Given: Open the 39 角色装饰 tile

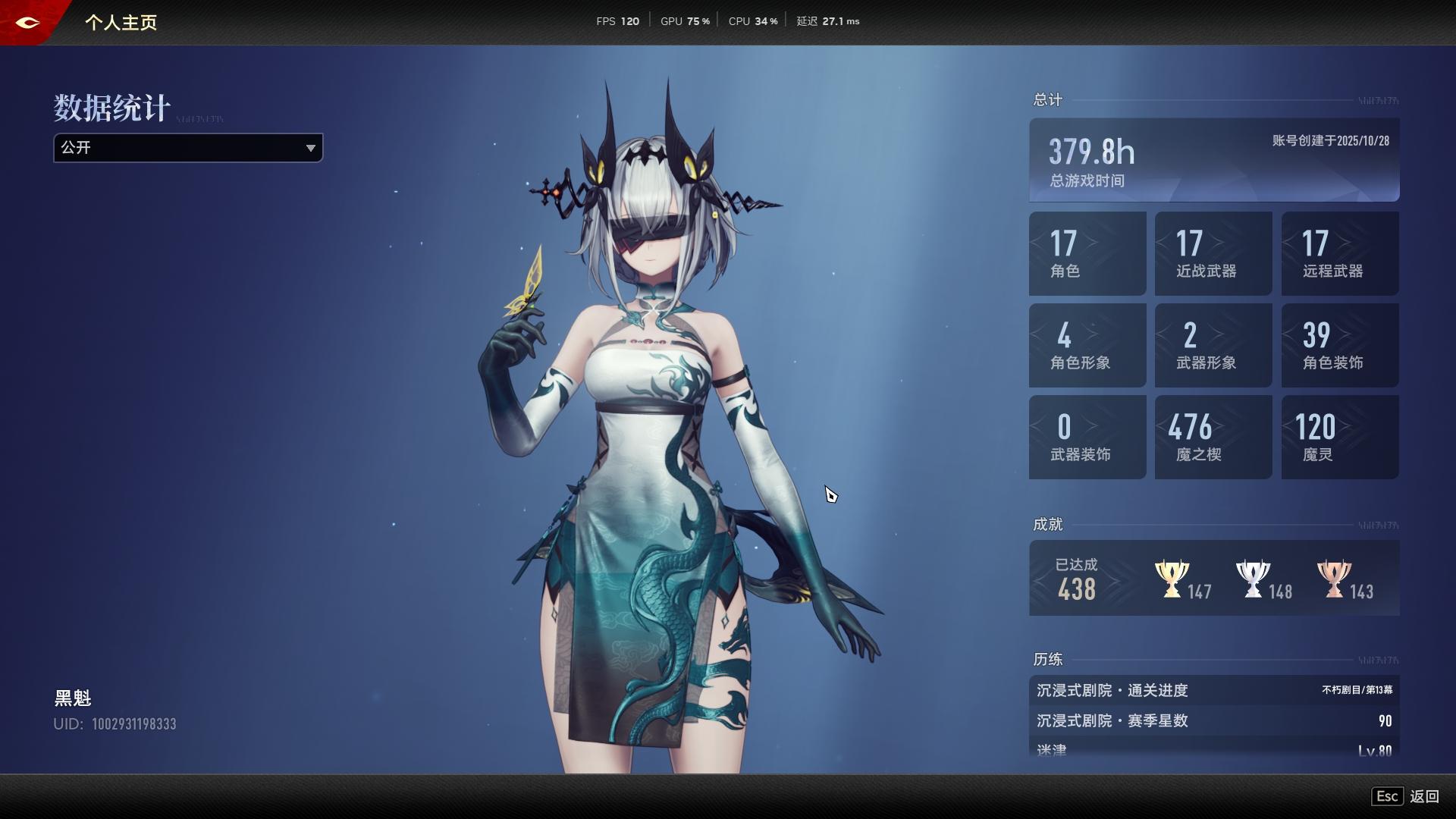Looking at the screenshot, I should (1339, 345).
